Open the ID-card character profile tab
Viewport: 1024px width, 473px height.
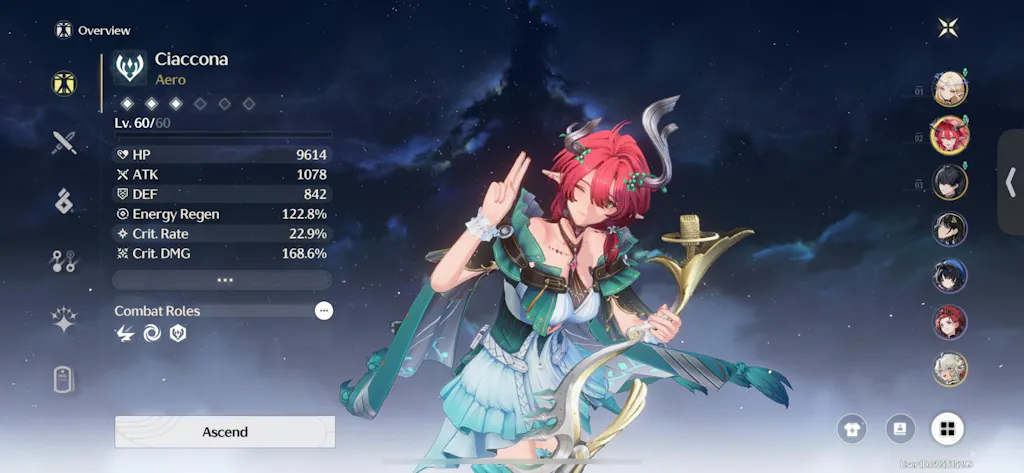65,380
